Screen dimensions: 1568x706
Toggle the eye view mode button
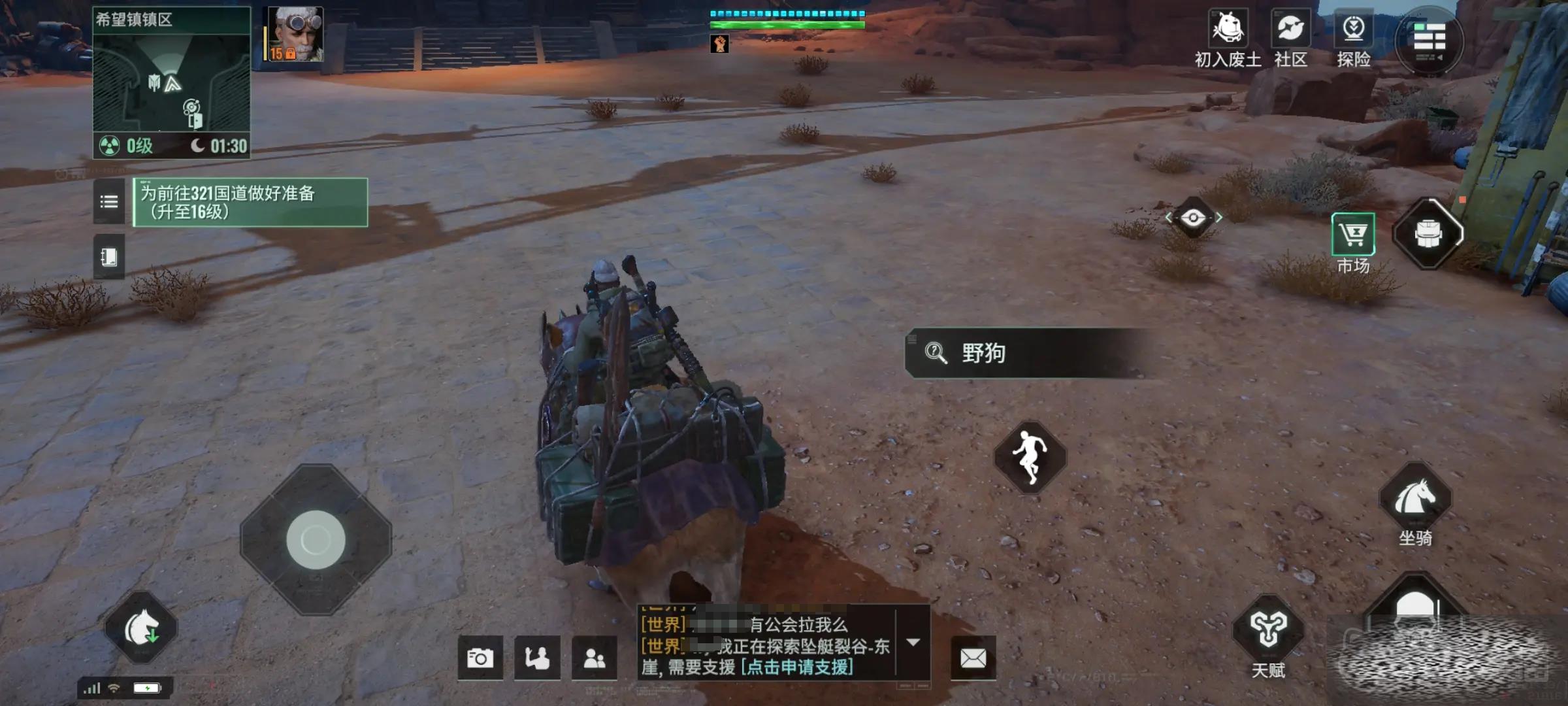[x=1193, y=218]
